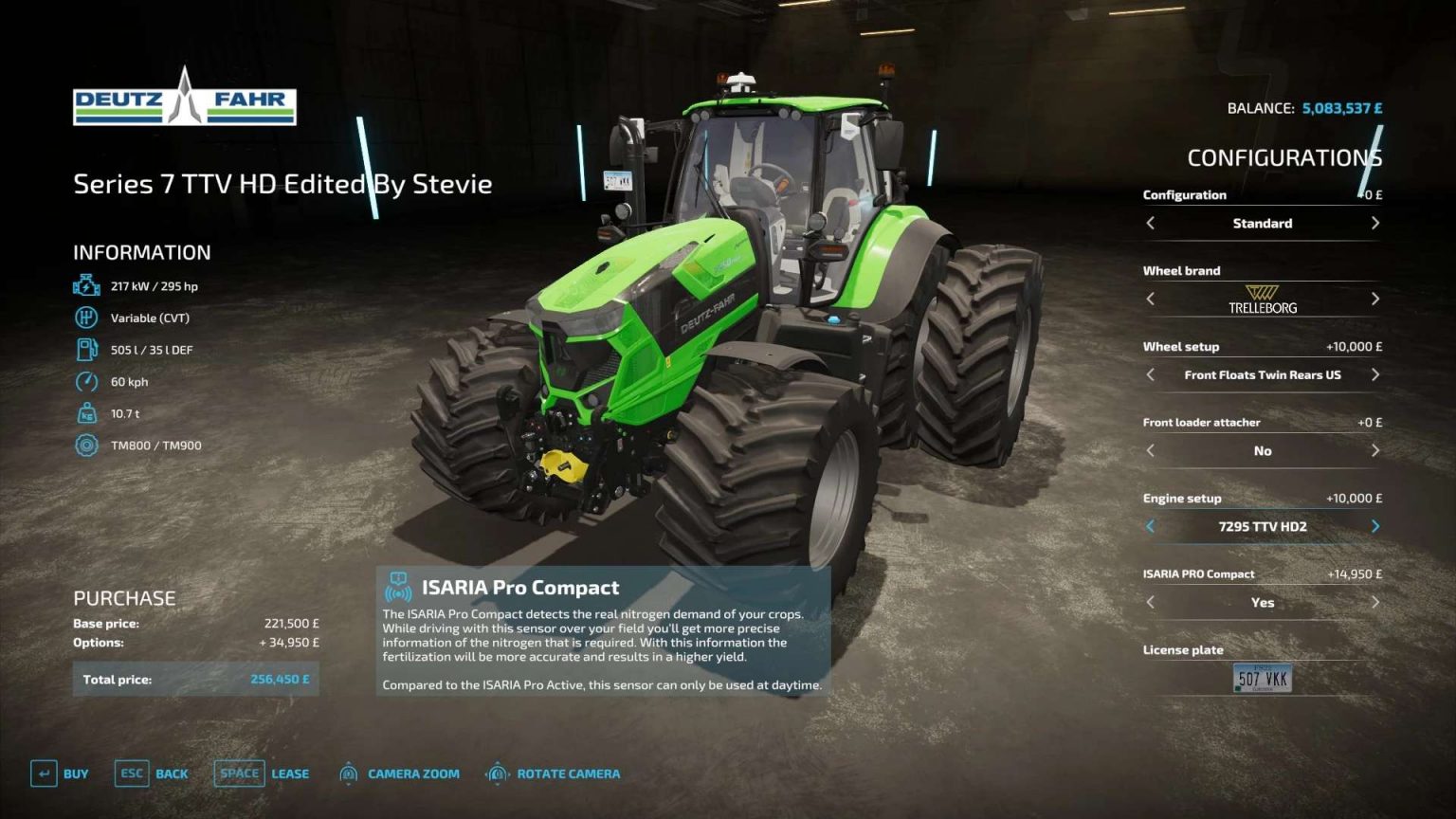Click the TM800 / TM900 tire info icon
Viewport: 1456px width, 819px height.
click(x=86, y=445)
